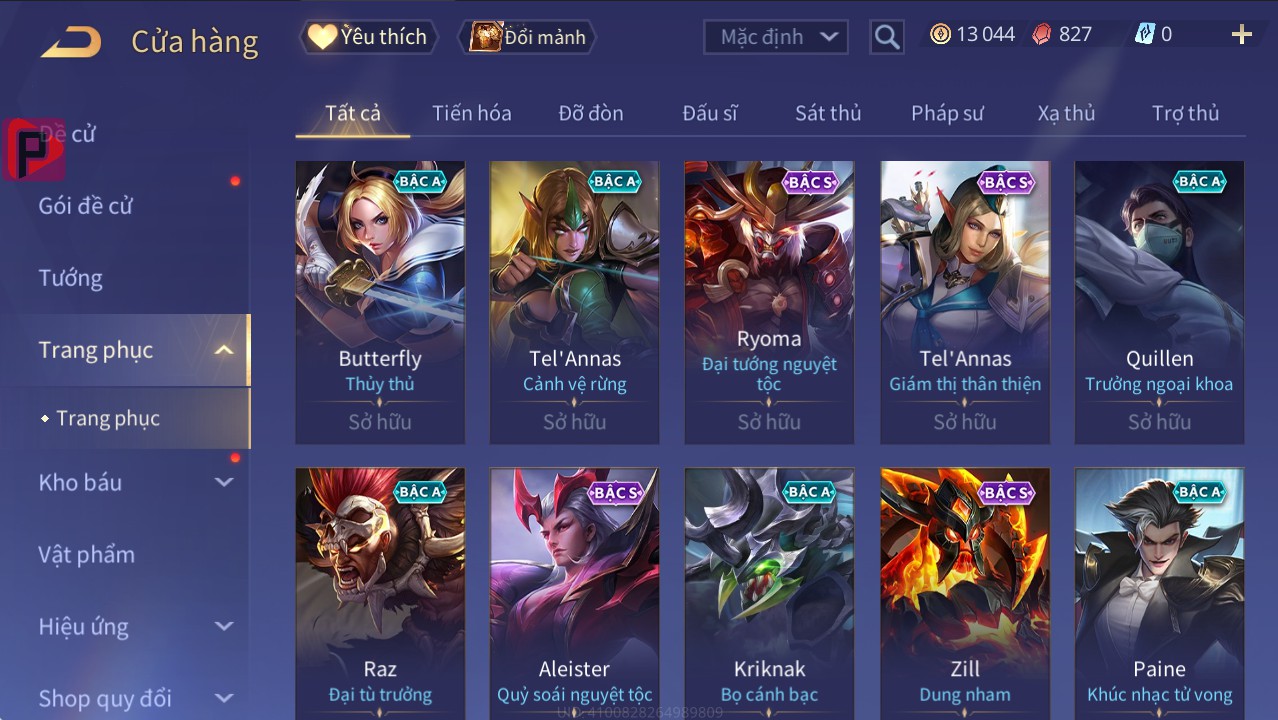Open the Yêu thích favorites list
This screenshot has height=720, width=1278.
tap(367, 37)
